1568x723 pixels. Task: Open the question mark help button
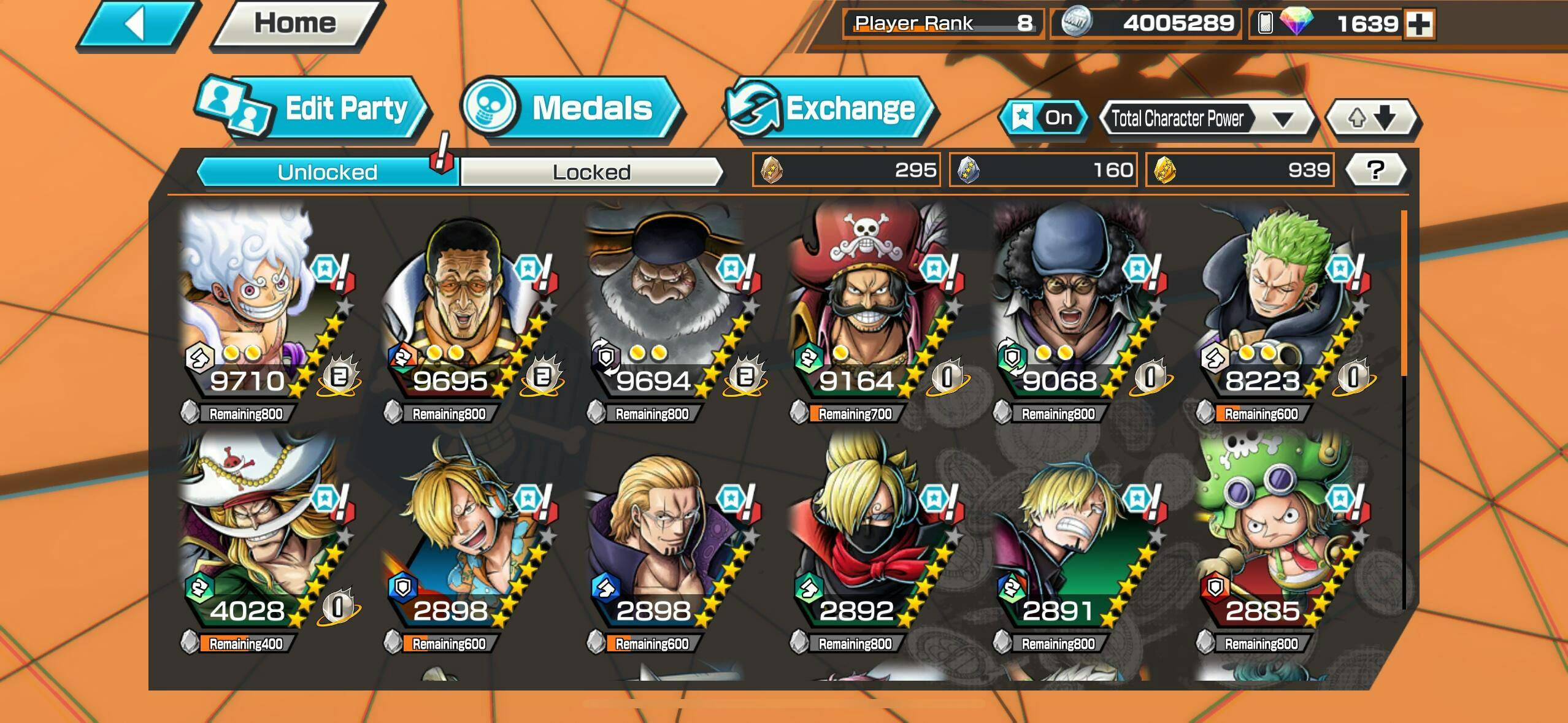click(x=1375, y=170)
